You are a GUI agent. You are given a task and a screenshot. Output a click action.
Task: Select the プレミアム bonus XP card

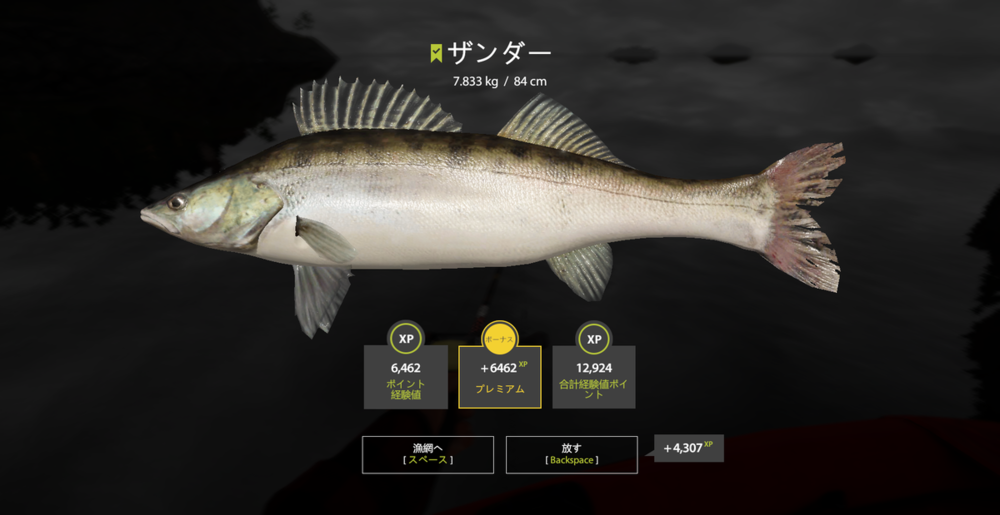tap(500, 377)
